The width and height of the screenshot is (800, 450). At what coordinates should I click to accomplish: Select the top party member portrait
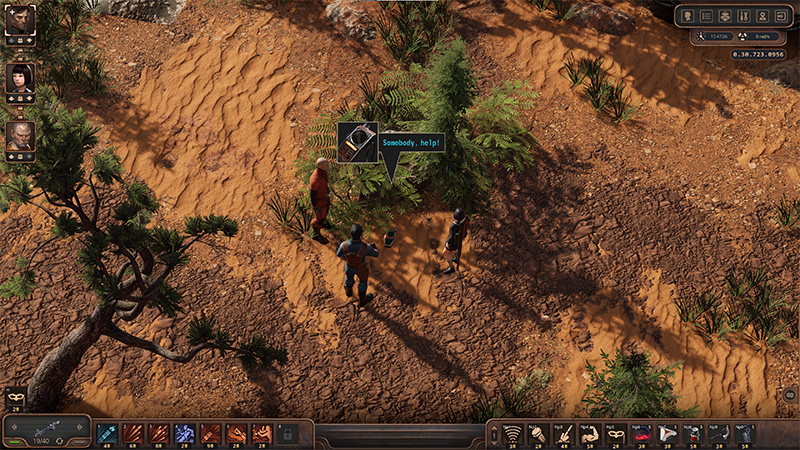20,18
